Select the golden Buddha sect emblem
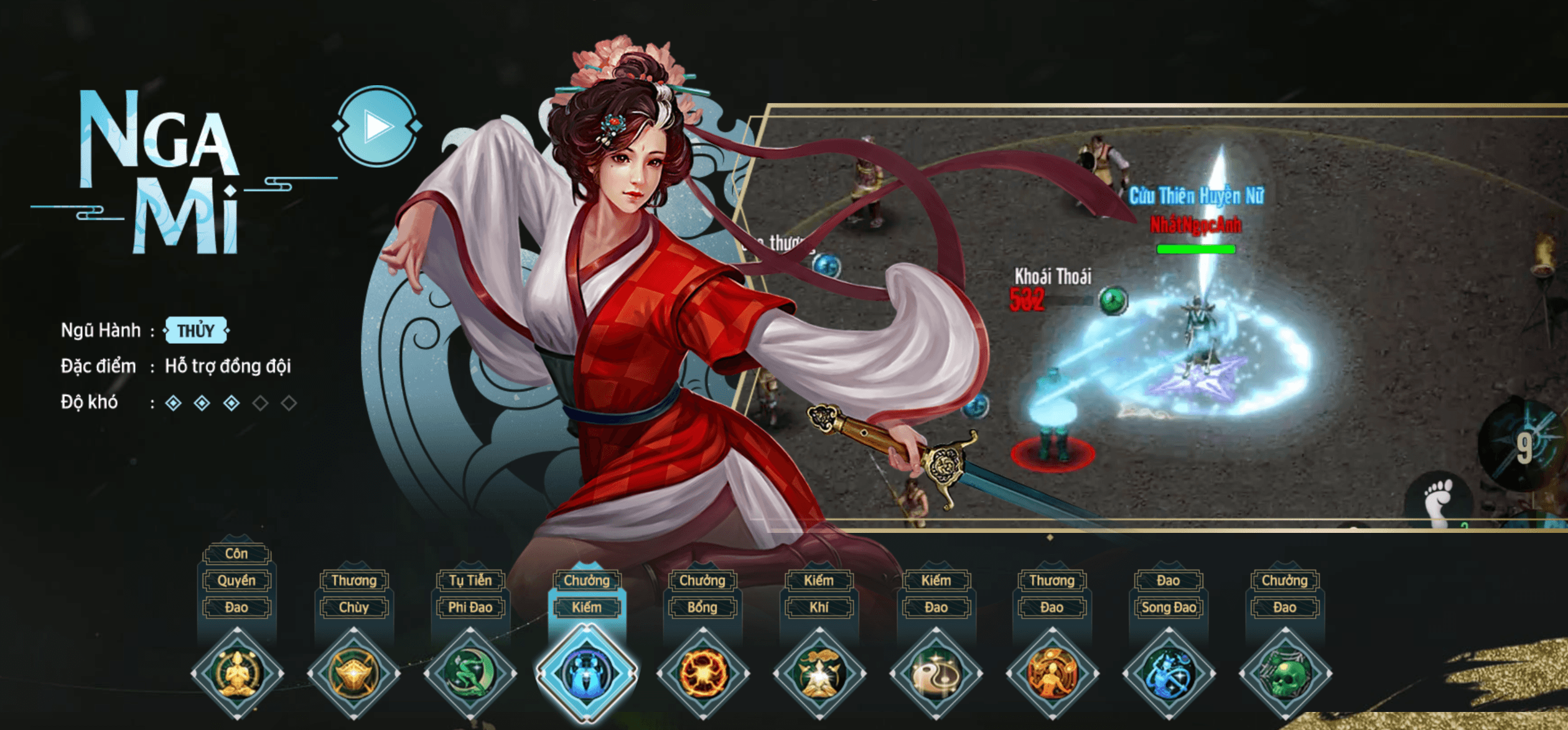The width and height of the screenshot is (1568, 730). (x=238, y=674)
